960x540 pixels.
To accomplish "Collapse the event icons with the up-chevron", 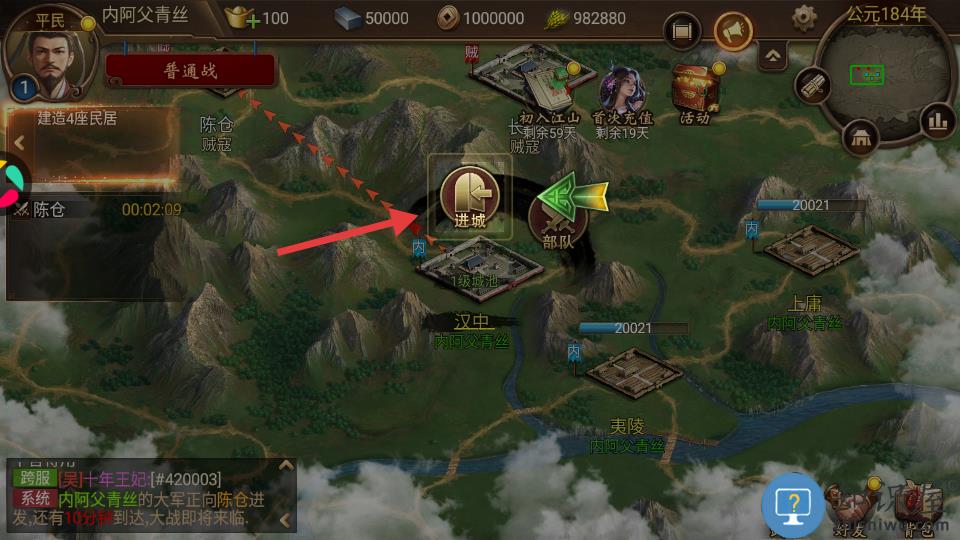I will pyautogui.click(x=770, y=56).
